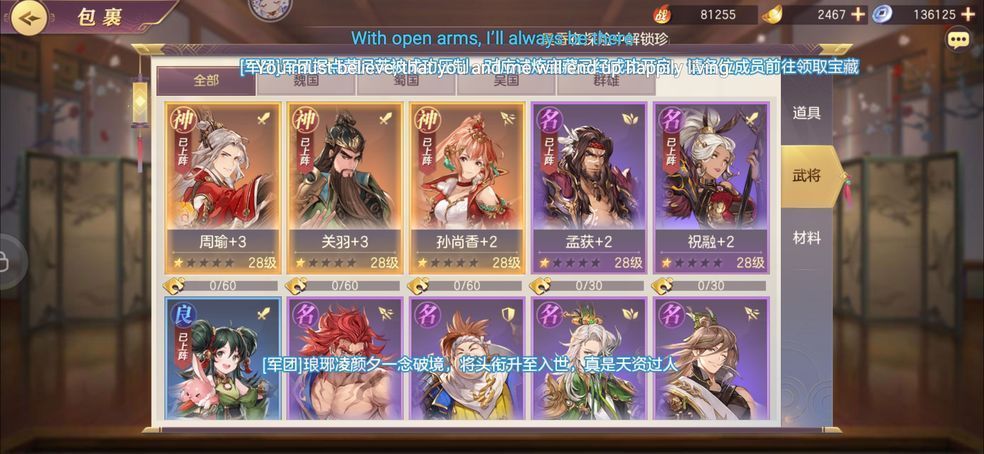Add silver coins with the plus button

[x=967, y=14]
